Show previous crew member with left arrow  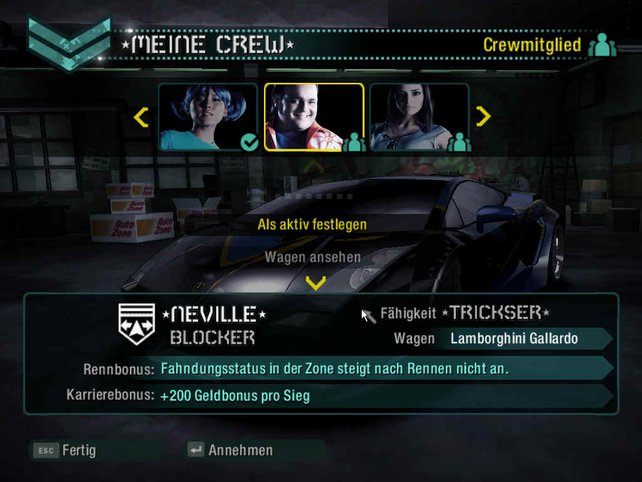click(x=141, y=117)
